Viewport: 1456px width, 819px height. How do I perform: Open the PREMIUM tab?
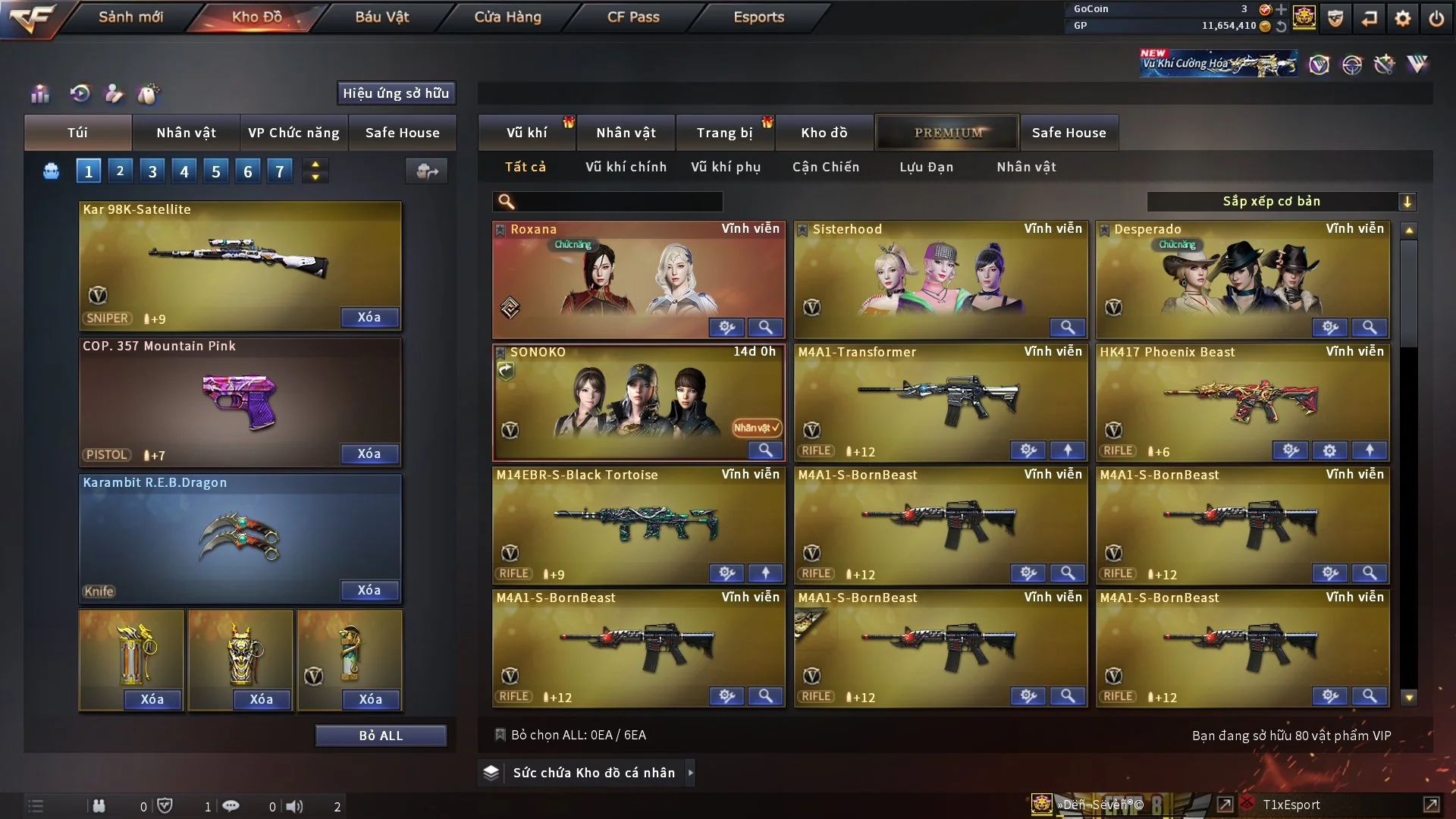point(947,133)
